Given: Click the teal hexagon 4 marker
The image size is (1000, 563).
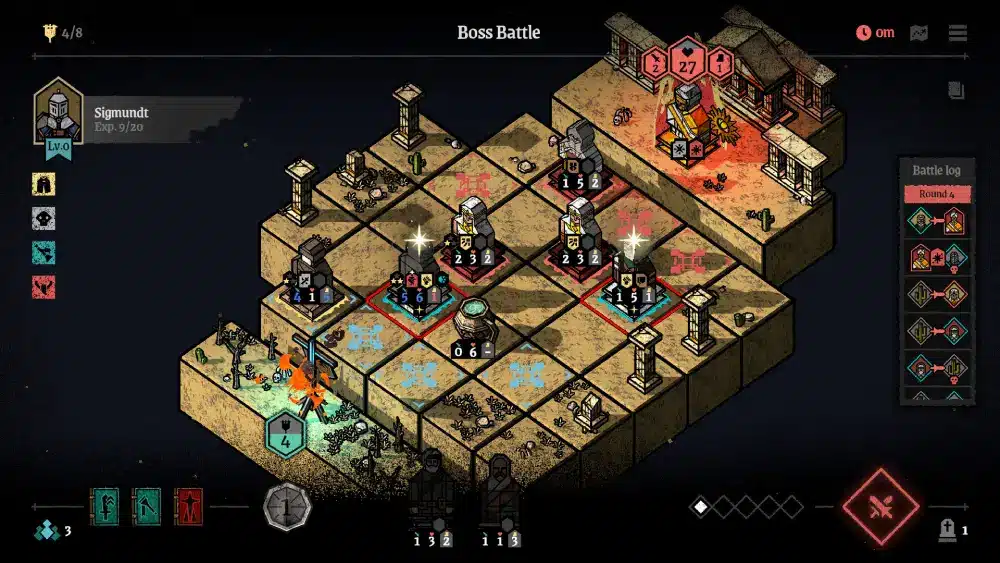Looking at the screenshot, I should click(286, 437).
